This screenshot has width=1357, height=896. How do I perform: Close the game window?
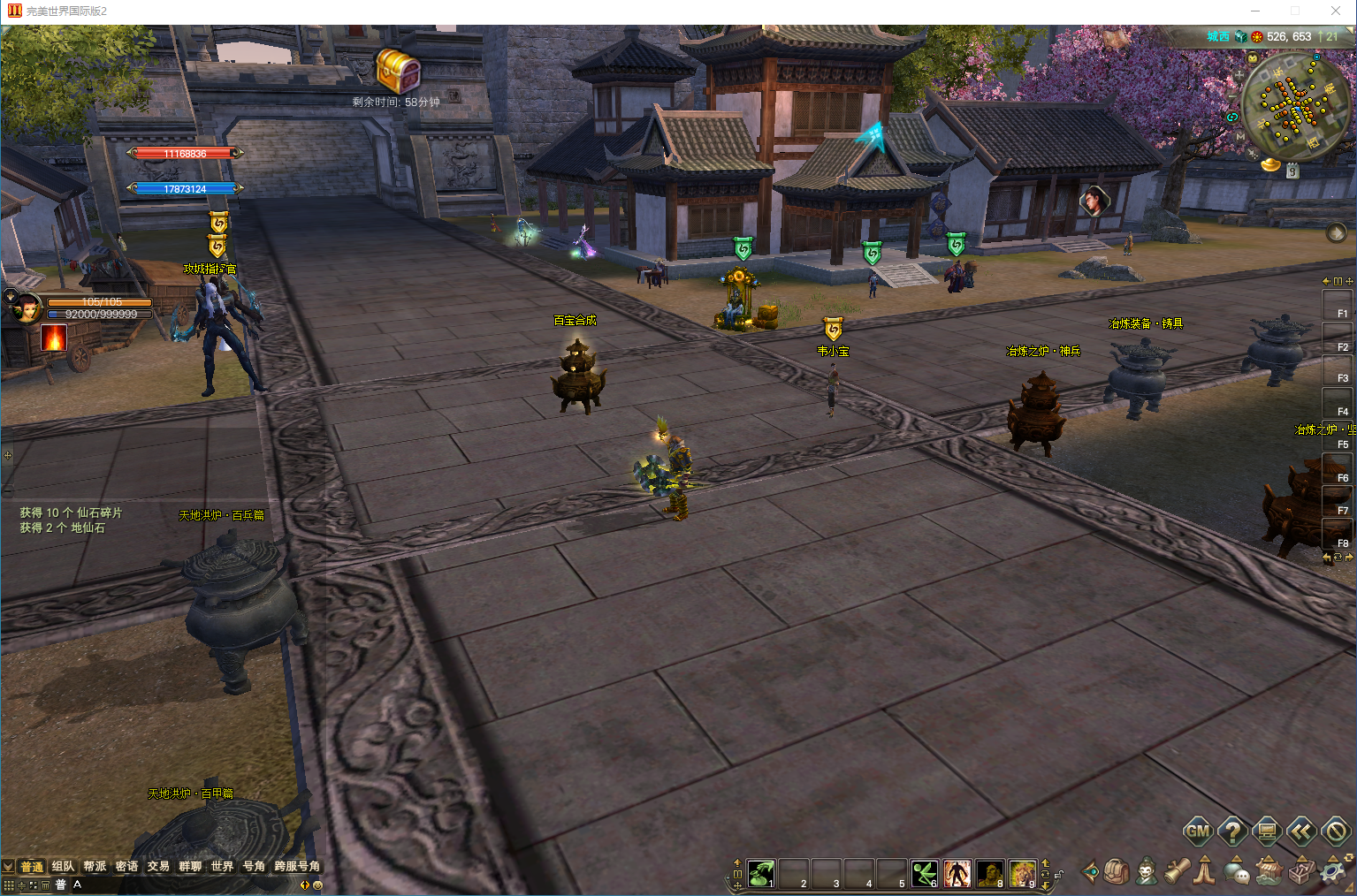[x=1335, y=11]
